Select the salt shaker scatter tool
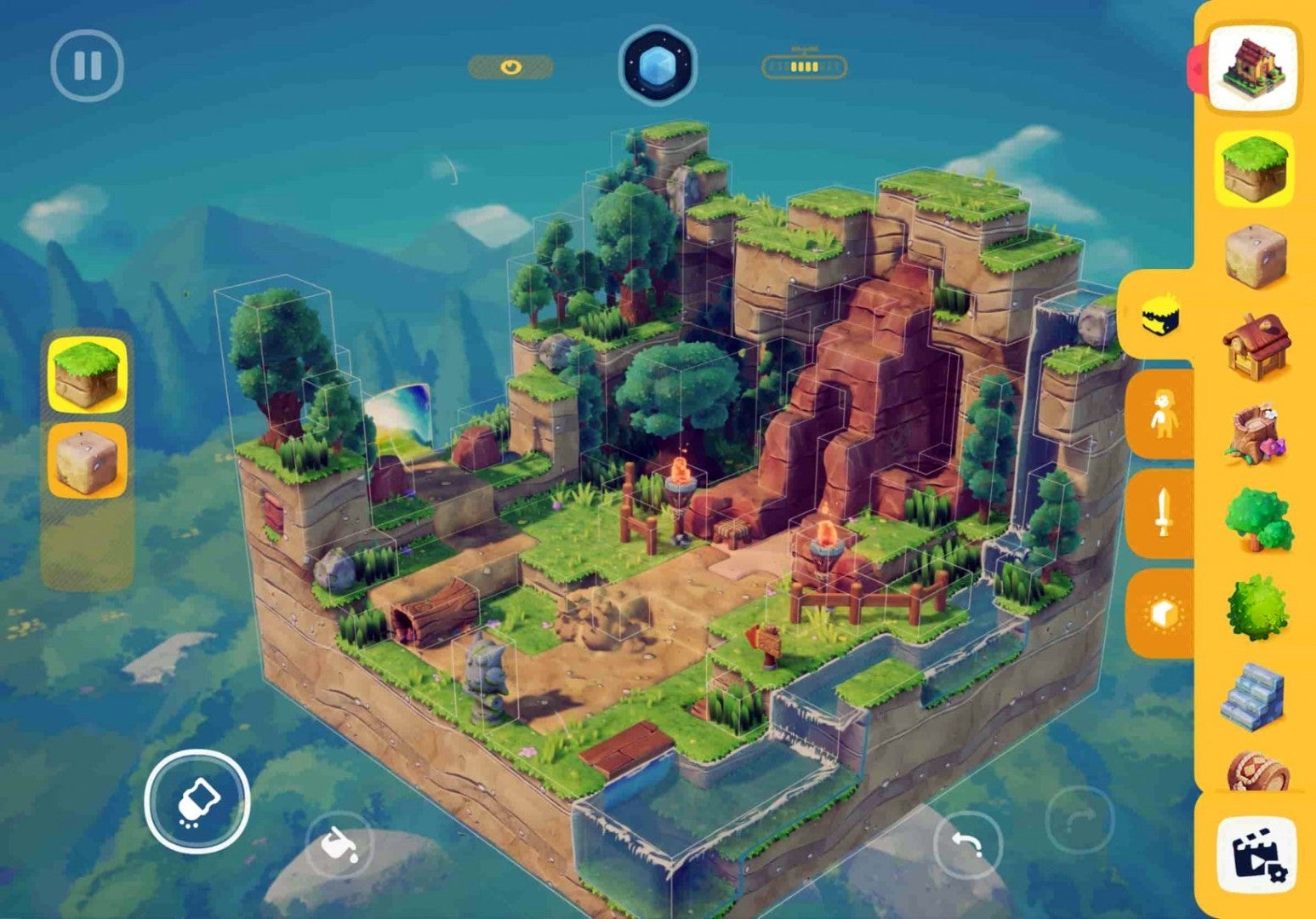This screenshot has width=1316, height=919. point(197,800)
